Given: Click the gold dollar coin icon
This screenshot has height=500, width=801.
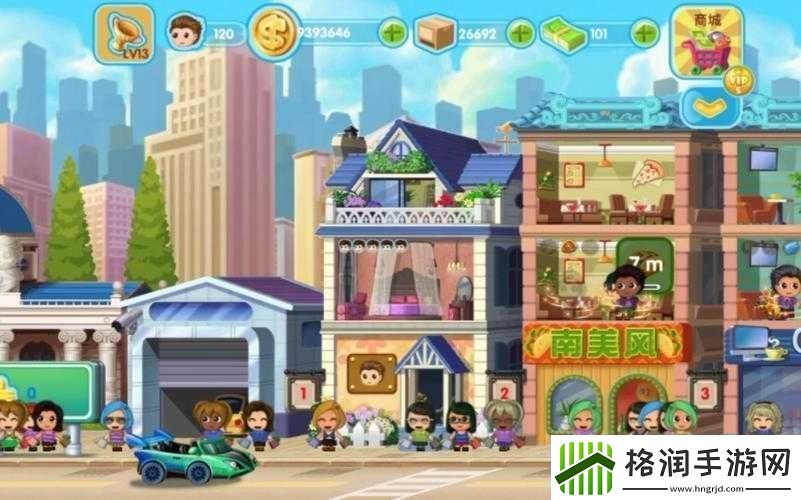Looking at the screenshot, I should point(274,32).
